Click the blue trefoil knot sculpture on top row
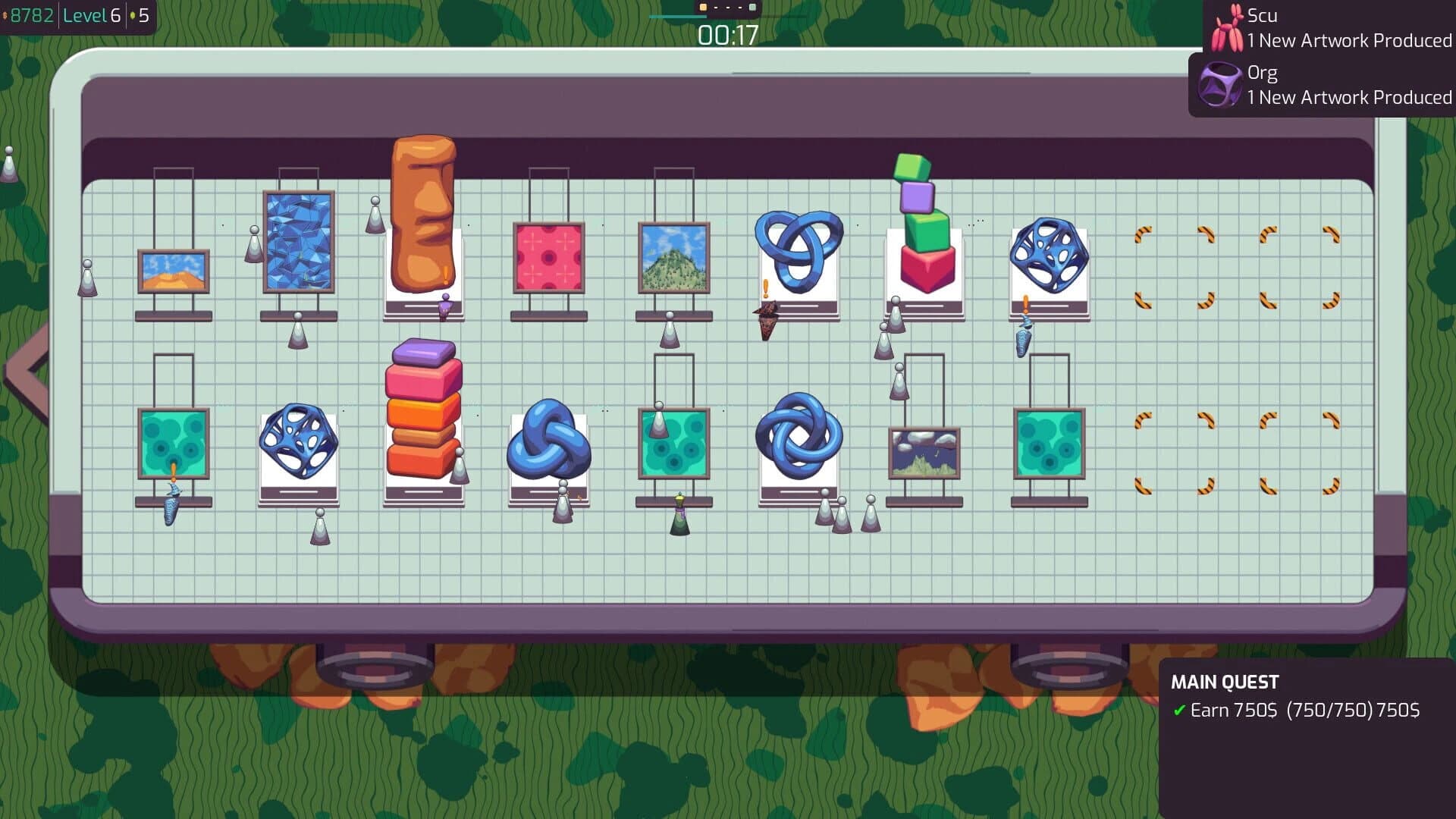 (798, 250)
